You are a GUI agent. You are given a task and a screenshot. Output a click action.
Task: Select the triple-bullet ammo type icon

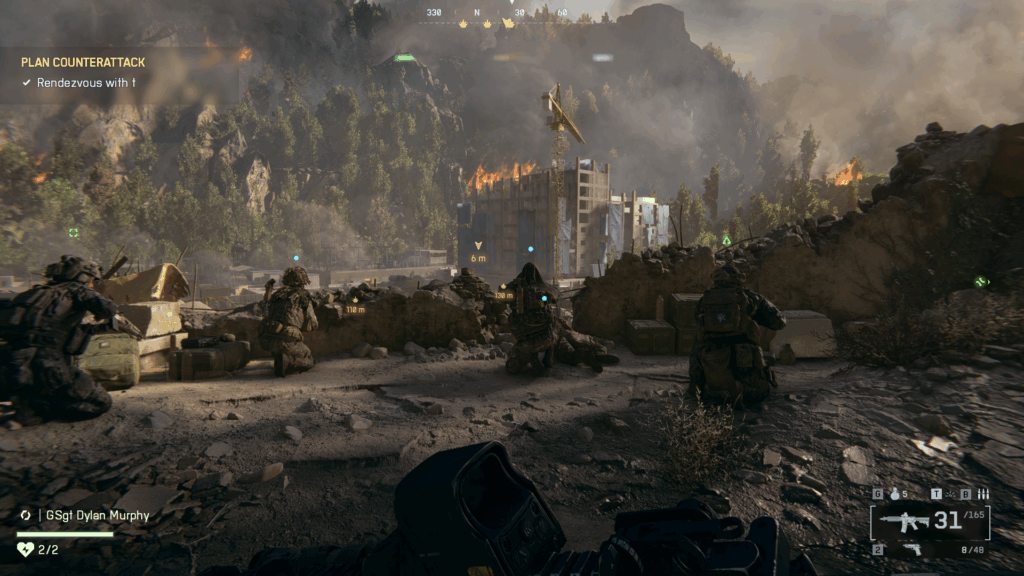point(982,494)
